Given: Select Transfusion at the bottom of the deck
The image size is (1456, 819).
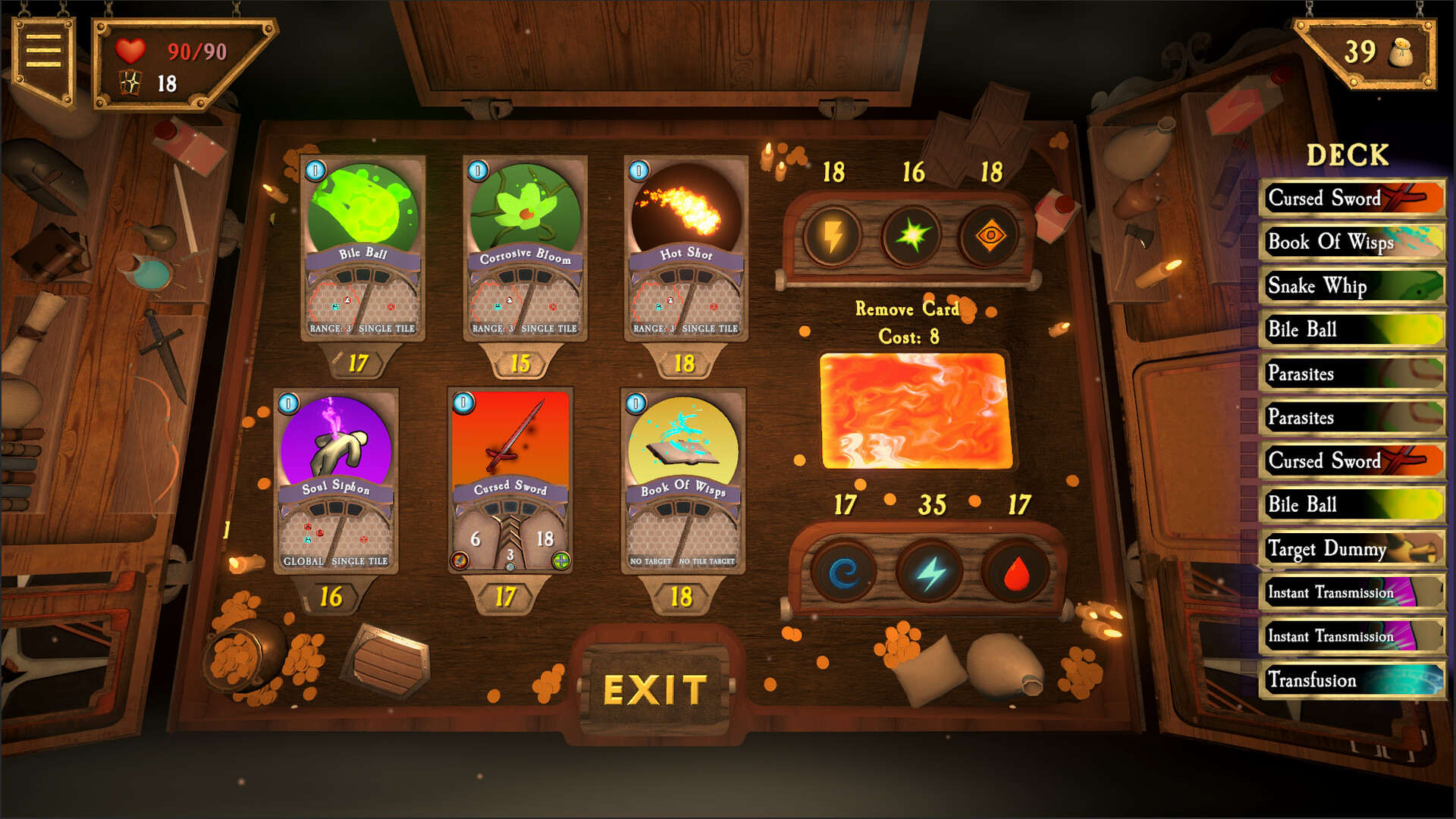Looking at the screenshot, I should tap(1351, 680).
